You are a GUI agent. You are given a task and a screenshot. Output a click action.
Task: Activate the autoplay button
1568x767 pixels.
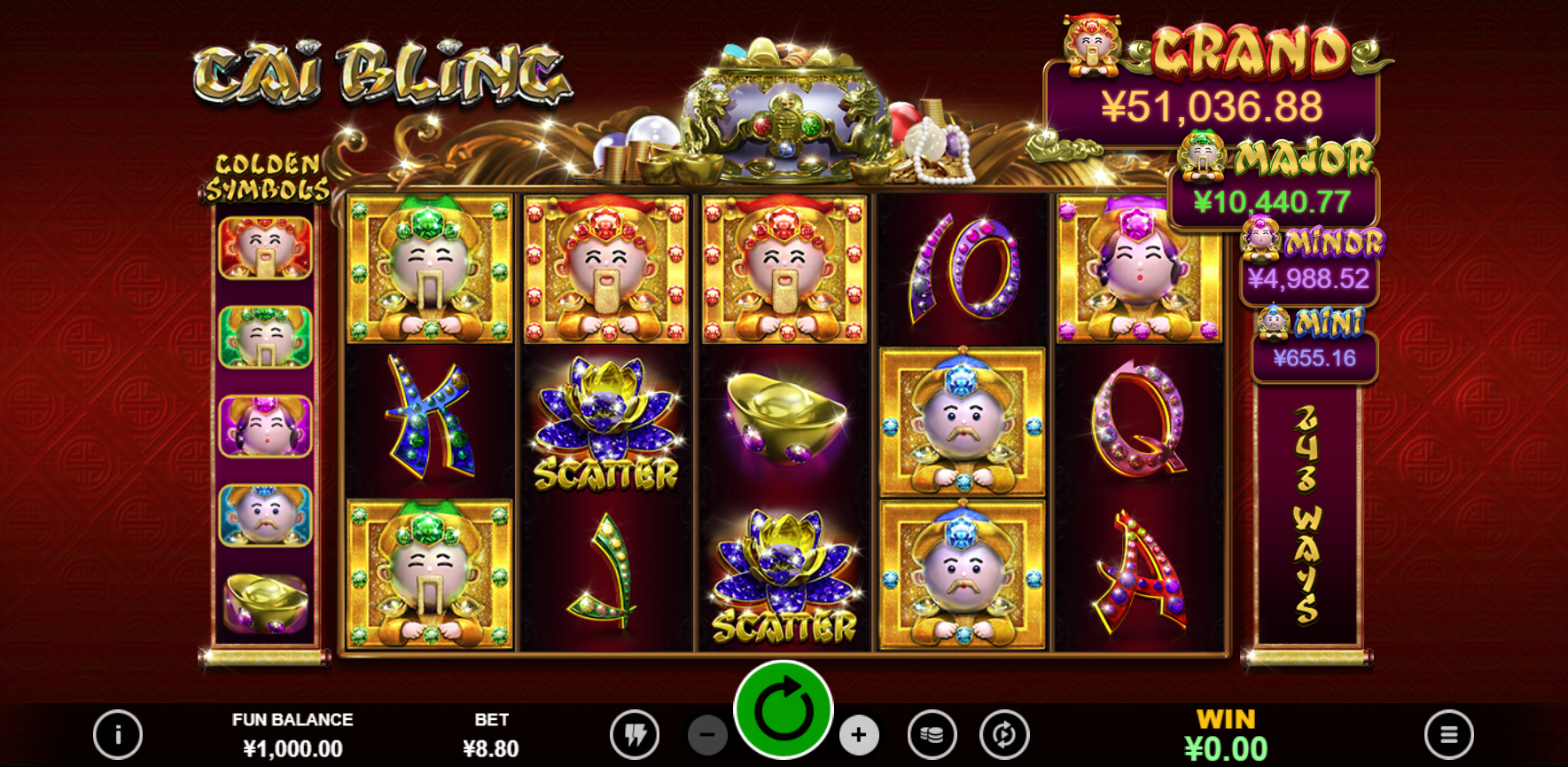click(1004, 735)
